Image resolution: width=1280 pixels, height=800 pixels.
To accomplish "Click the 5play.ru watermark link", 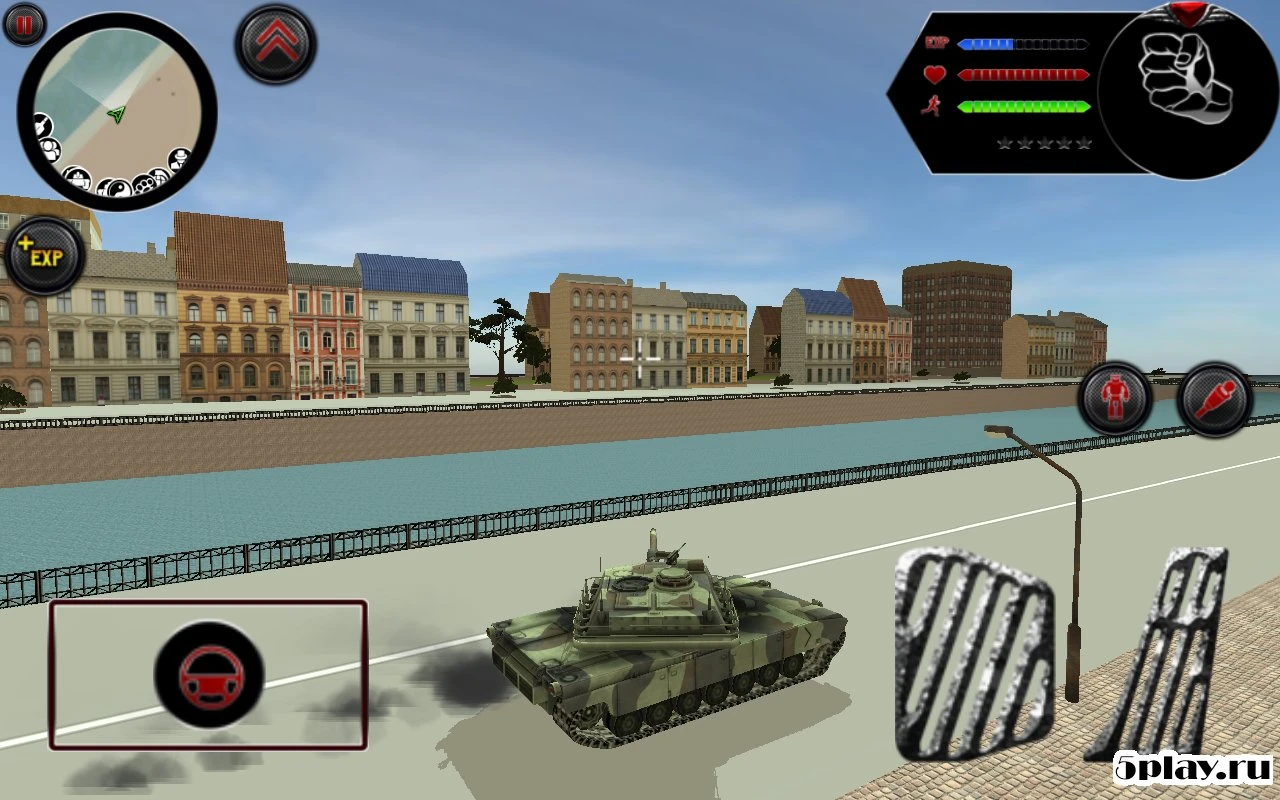I will click(1192, 766).
